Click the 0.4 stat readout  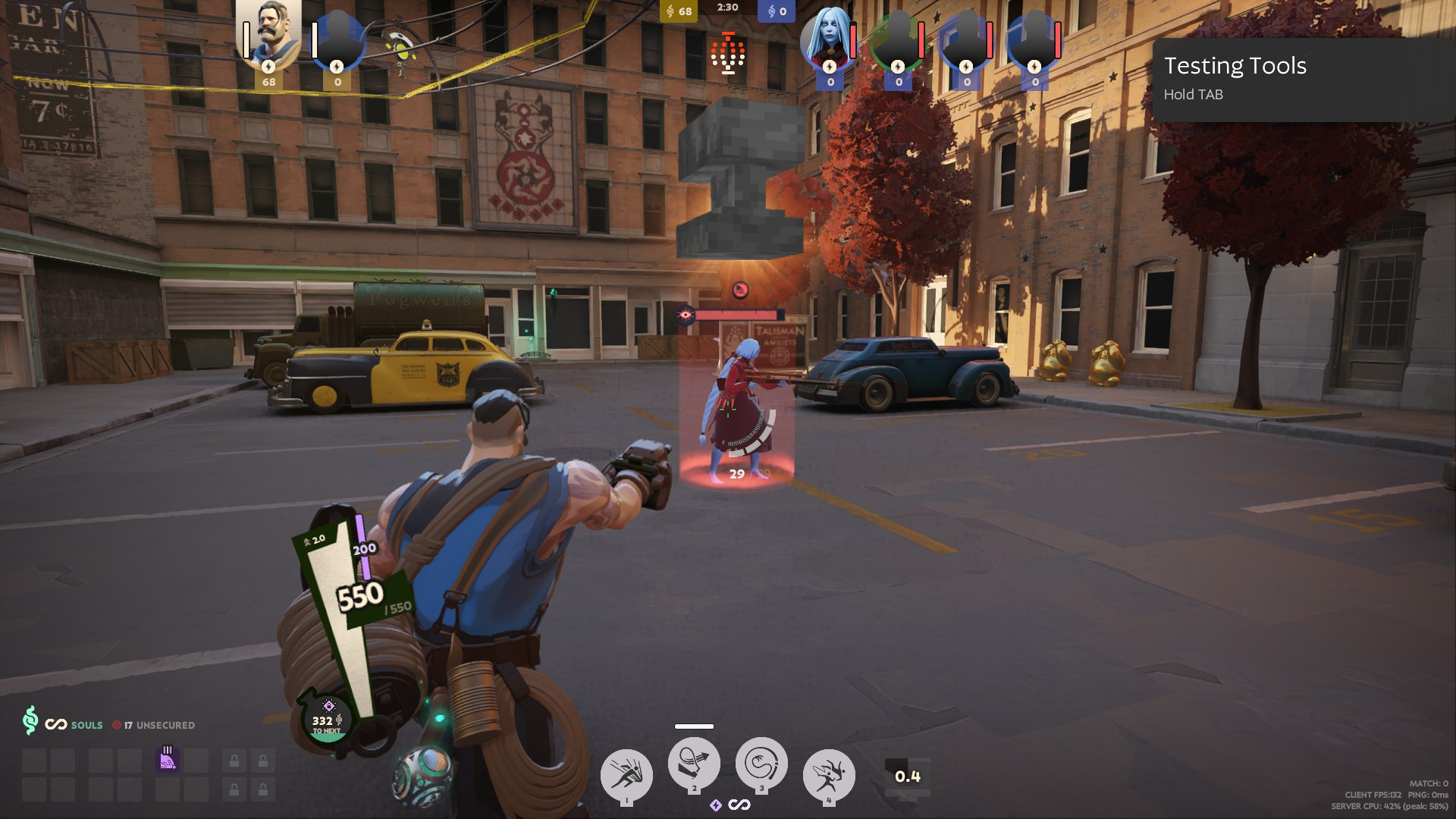click(x=907, y=775)
